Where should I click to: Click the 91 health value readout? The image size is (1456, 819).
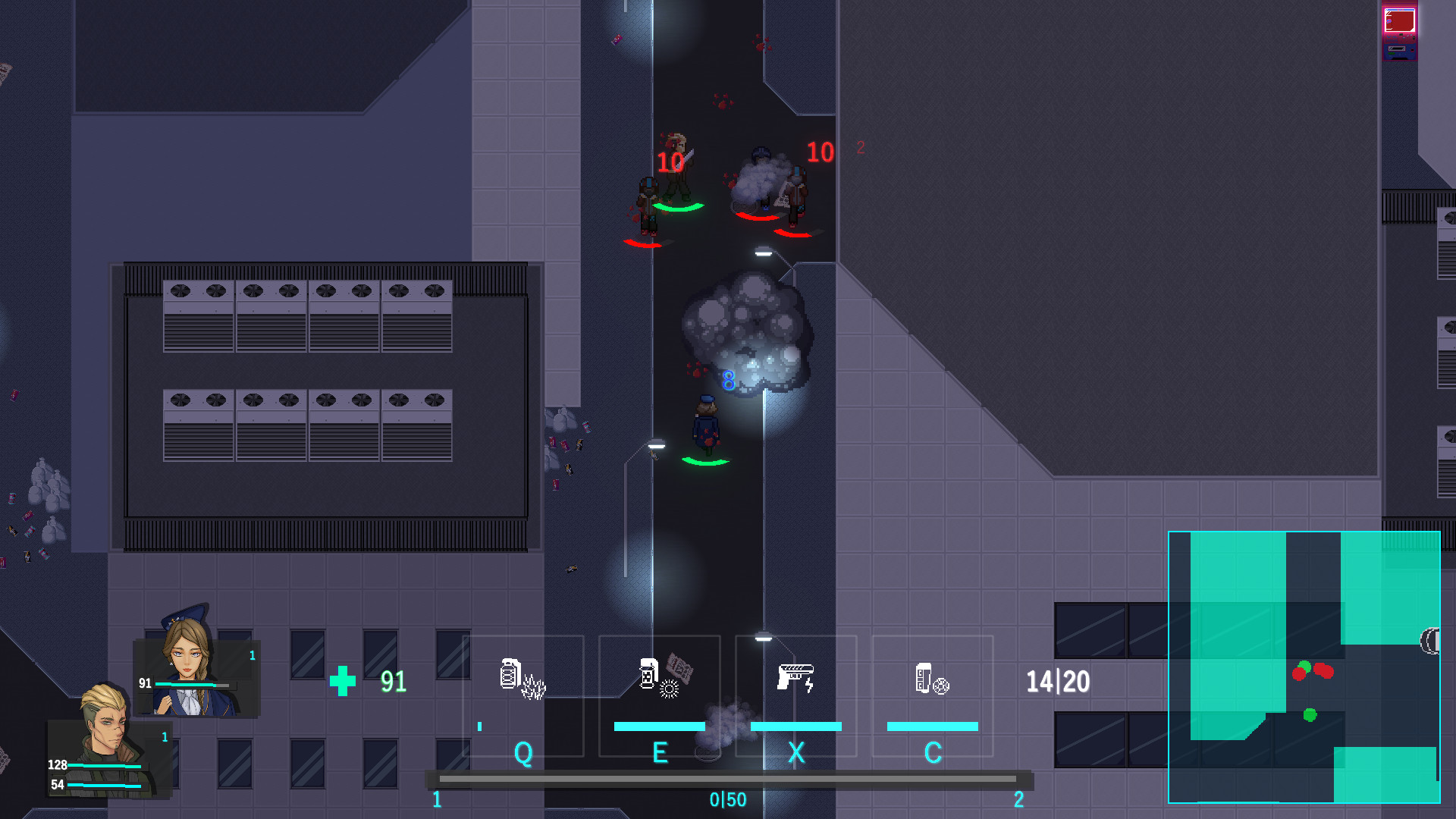(391, 681)
